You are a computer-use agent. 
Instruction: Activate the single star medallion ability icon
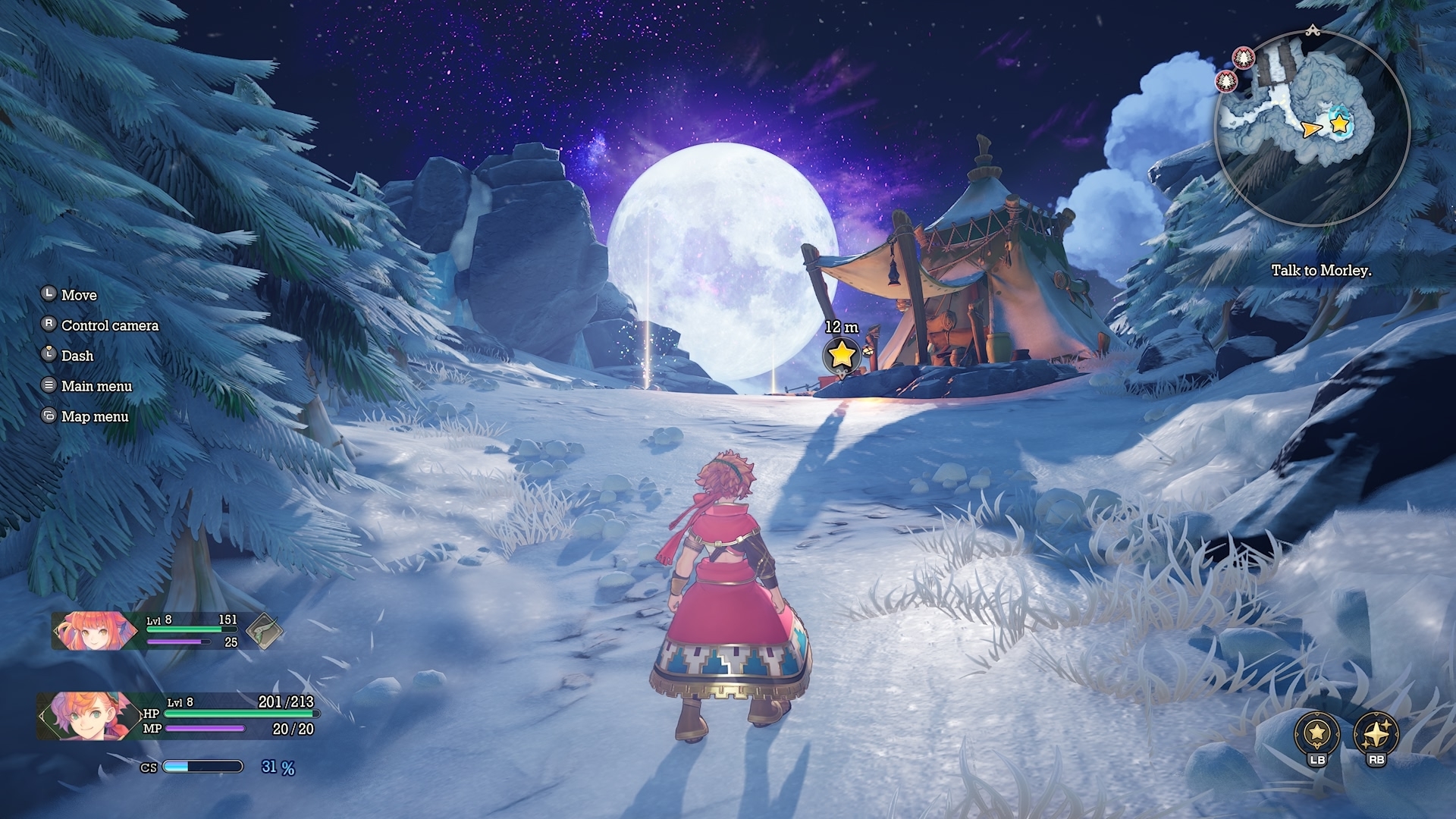[1317, 733]
